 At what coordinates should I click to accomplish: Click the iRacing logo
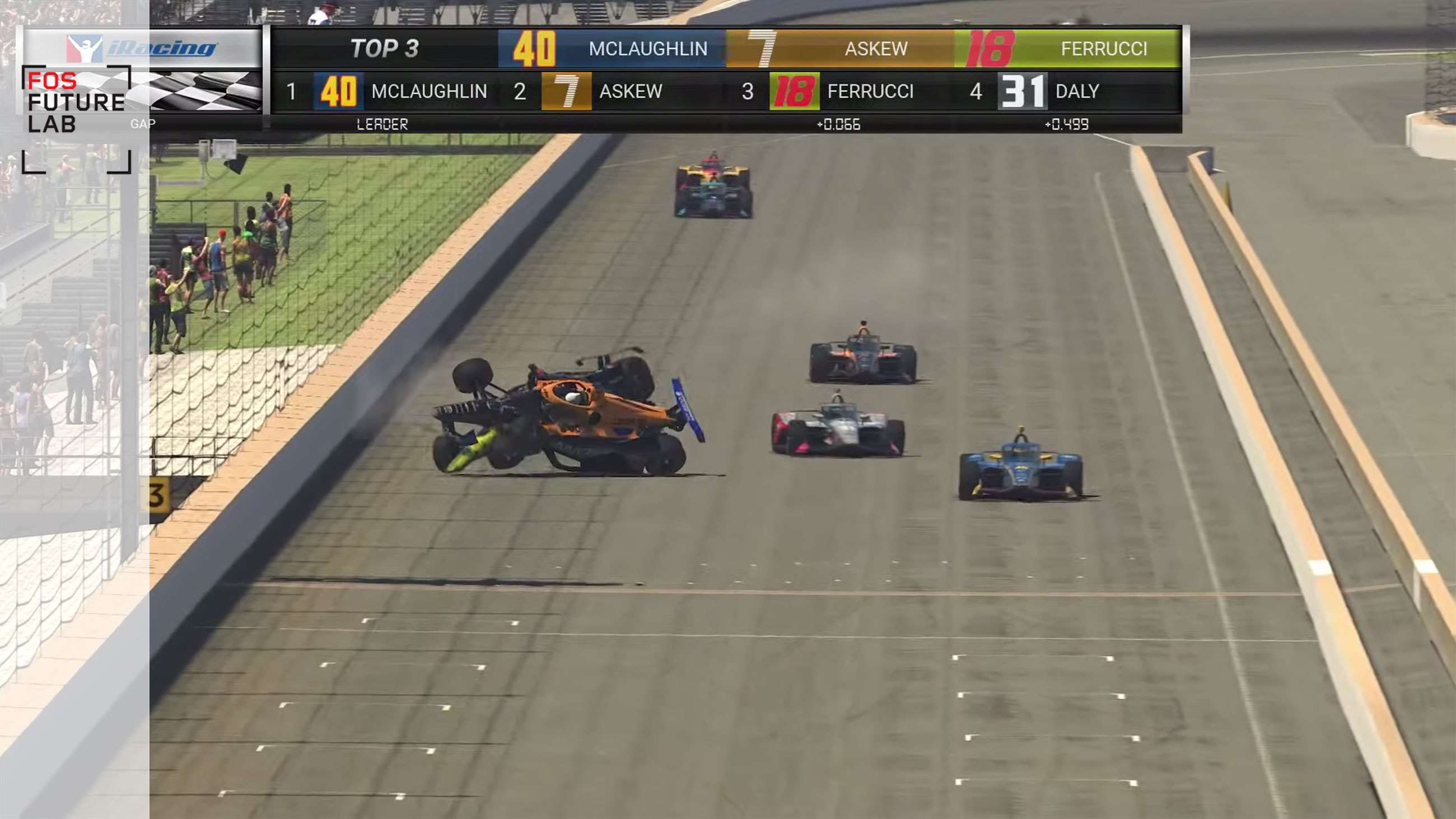(x=141, y=49)
